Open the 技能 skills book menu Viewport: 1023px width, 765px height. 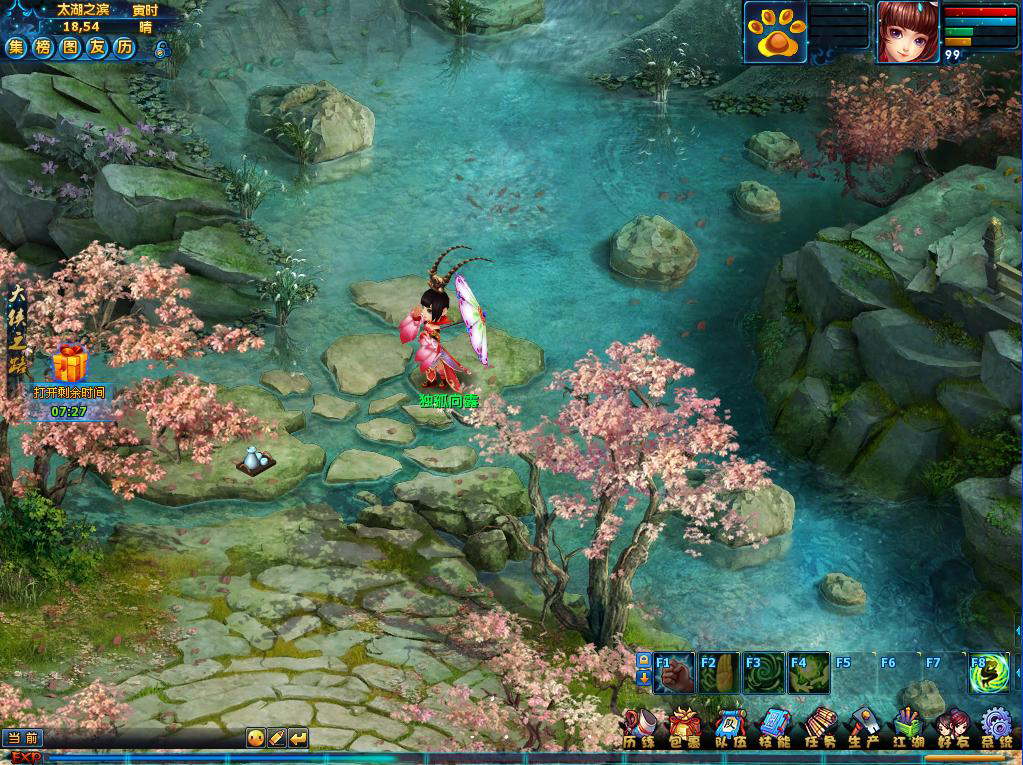(x=775, y=729)
